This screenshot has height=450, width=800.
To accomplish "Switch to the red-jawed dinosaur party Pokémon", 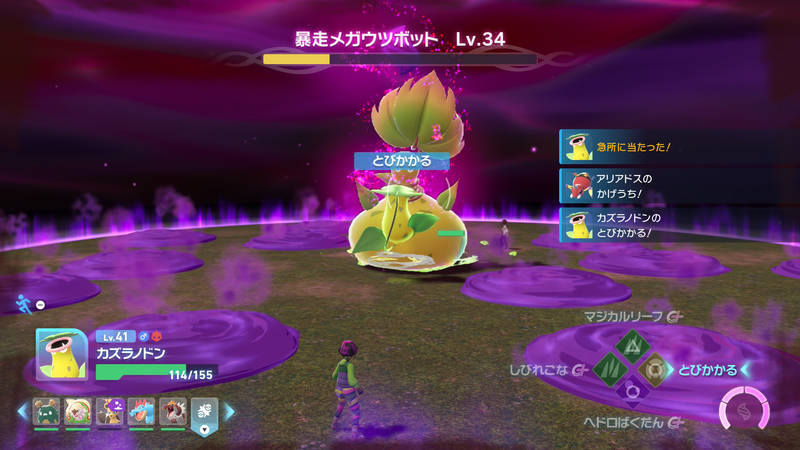I will [x=172, y=410].
